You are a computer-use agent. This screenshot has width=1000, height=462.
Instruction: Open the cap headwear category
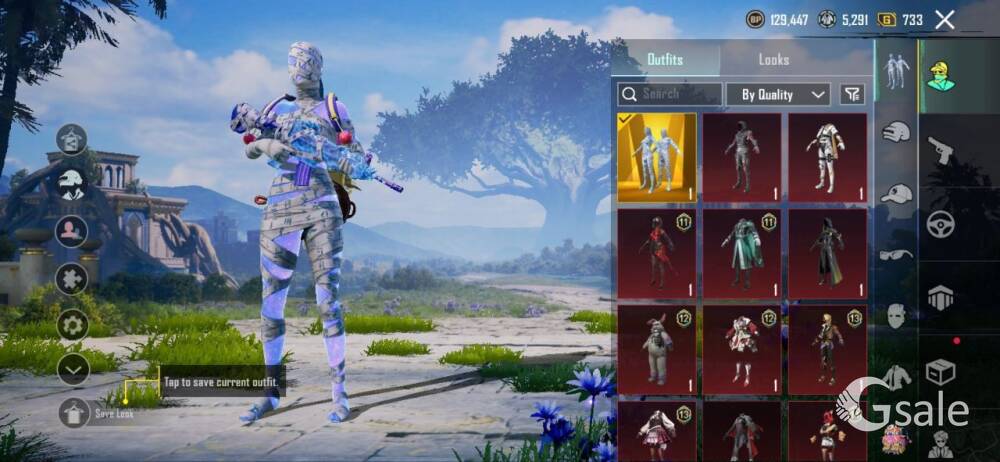(x=896, y=194)
